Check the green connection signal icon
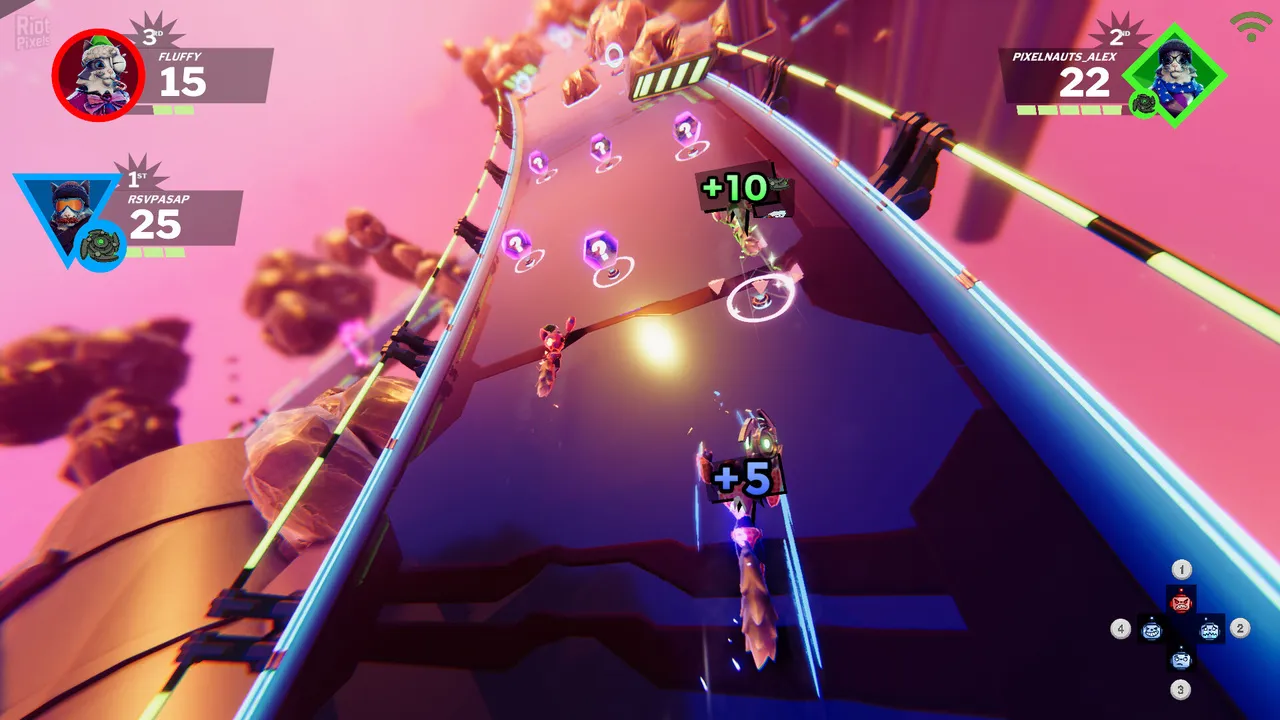Screen dimensions: 1280x720 point(1251,27)
